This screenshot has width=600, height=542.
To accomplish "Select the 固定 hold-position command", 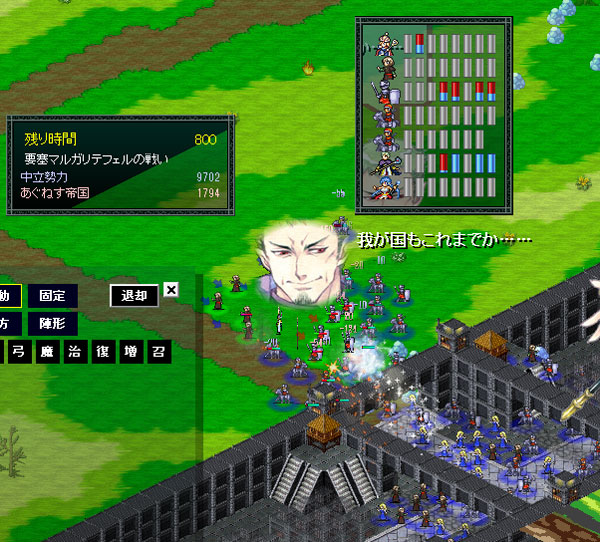I will [x=51, y=295].
